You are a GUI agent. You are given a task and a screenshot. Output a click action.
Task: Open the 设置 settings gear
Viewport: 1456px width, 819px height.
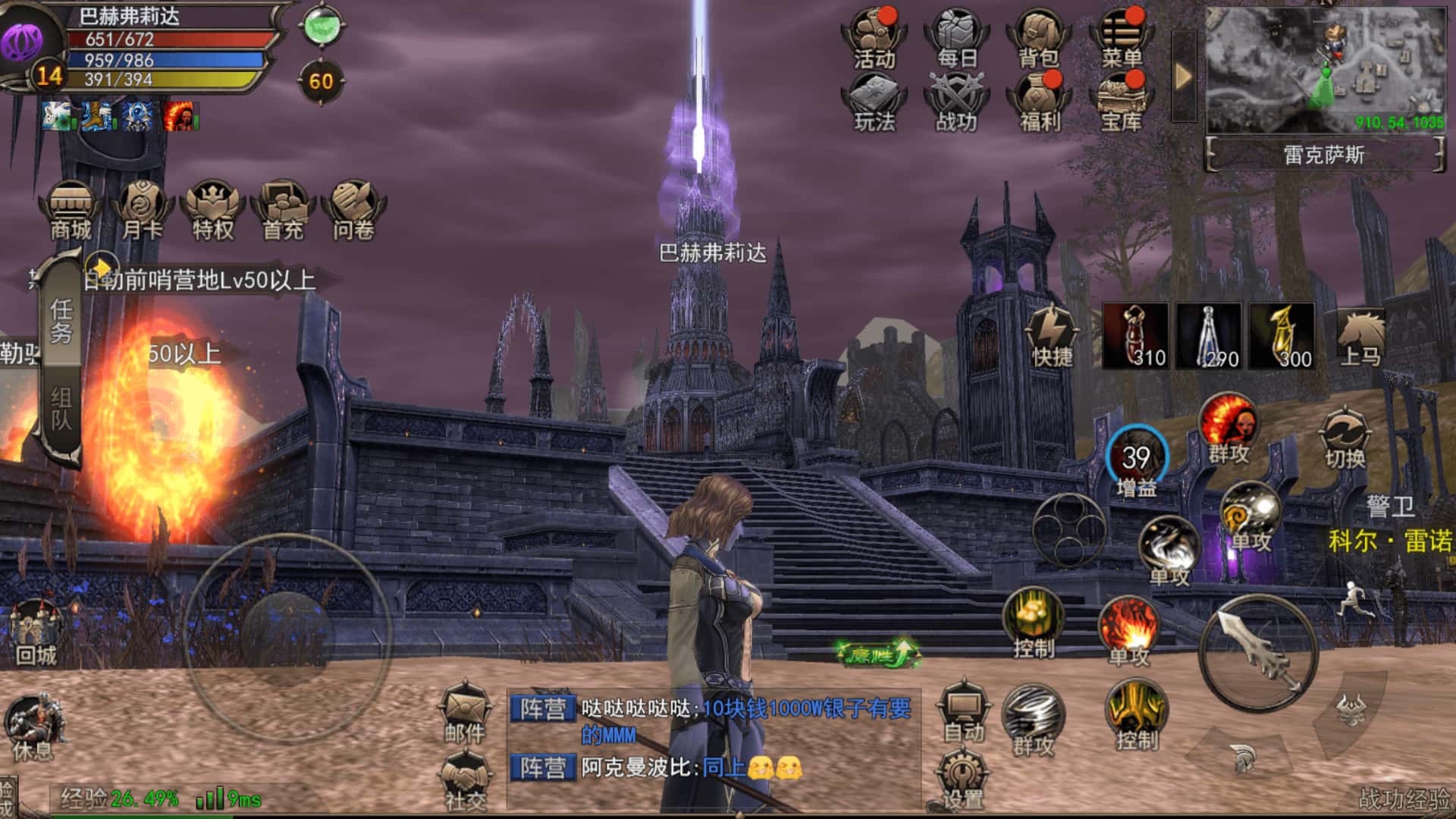pyautogui.click(x=962, y=780)
